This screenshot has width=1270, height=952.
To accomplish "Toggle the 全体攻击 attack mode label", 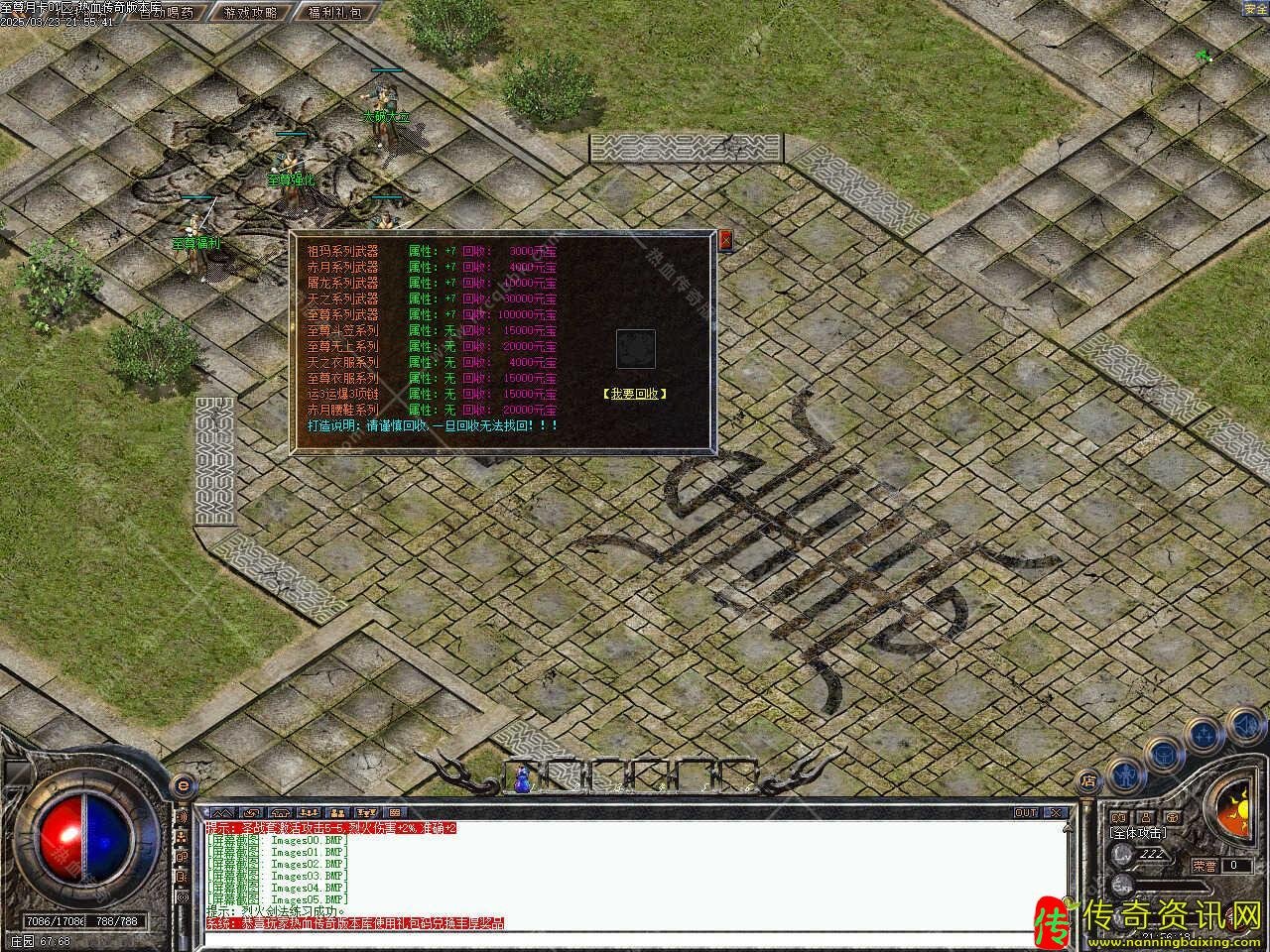I will click(x=1138, y=834).
